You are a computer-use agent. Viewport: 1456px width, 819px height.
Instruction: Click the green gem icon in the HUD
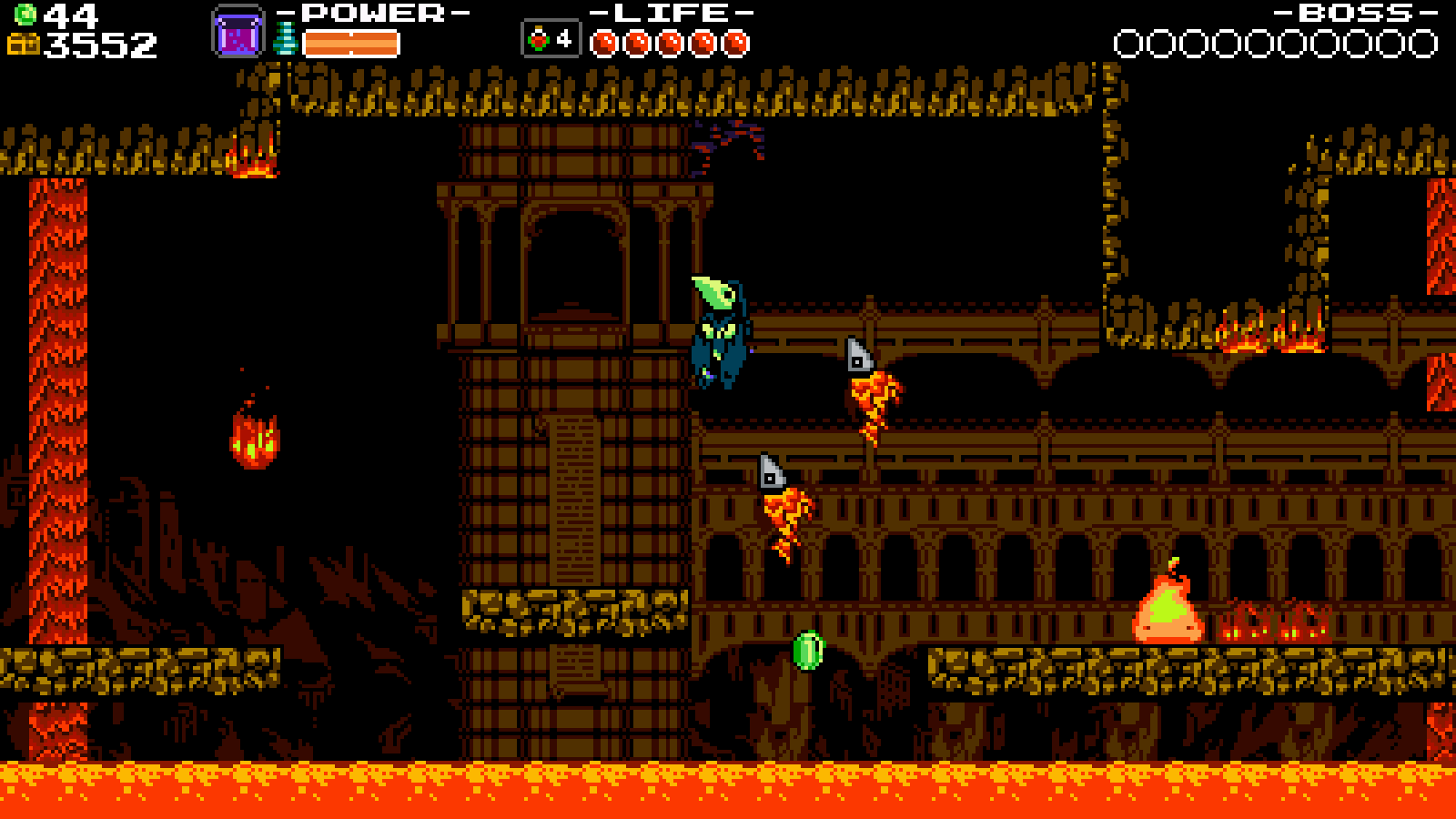pos(25,13)
